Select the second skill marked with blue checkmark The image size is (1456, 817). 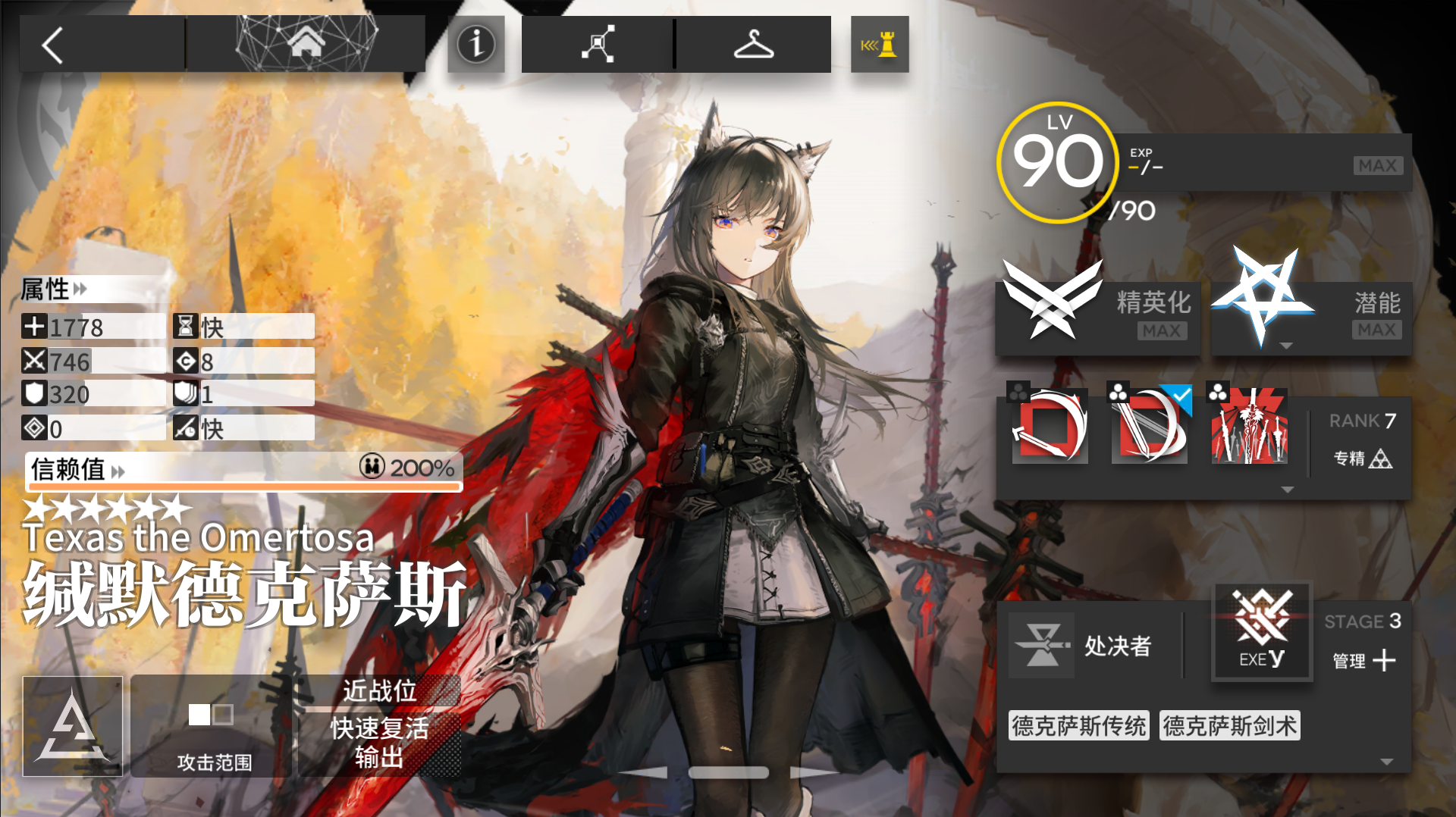(x=1150, y=428)
